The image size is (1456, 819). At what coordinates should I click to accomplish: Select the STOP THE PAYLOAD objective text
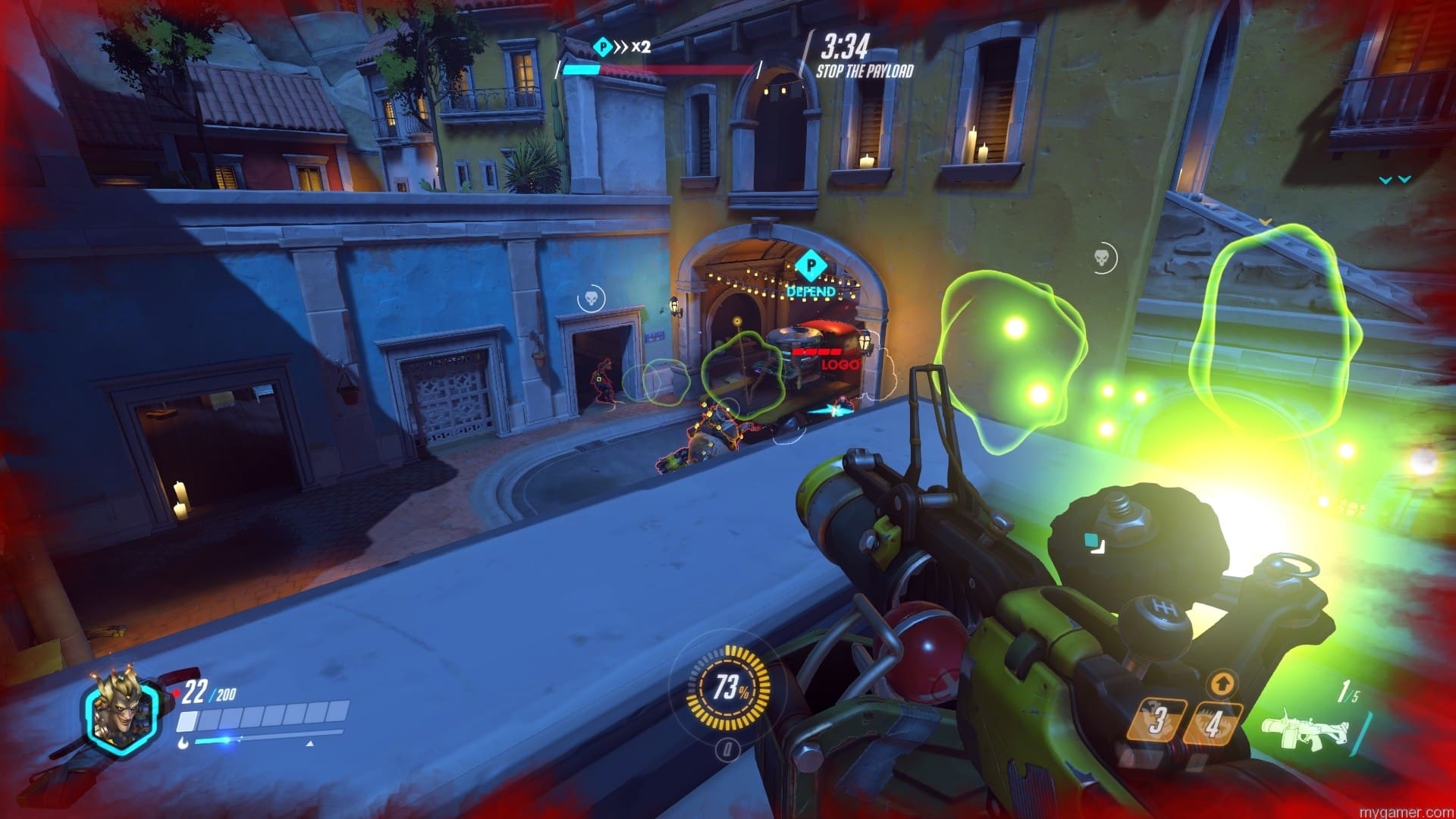click(864, 72)
